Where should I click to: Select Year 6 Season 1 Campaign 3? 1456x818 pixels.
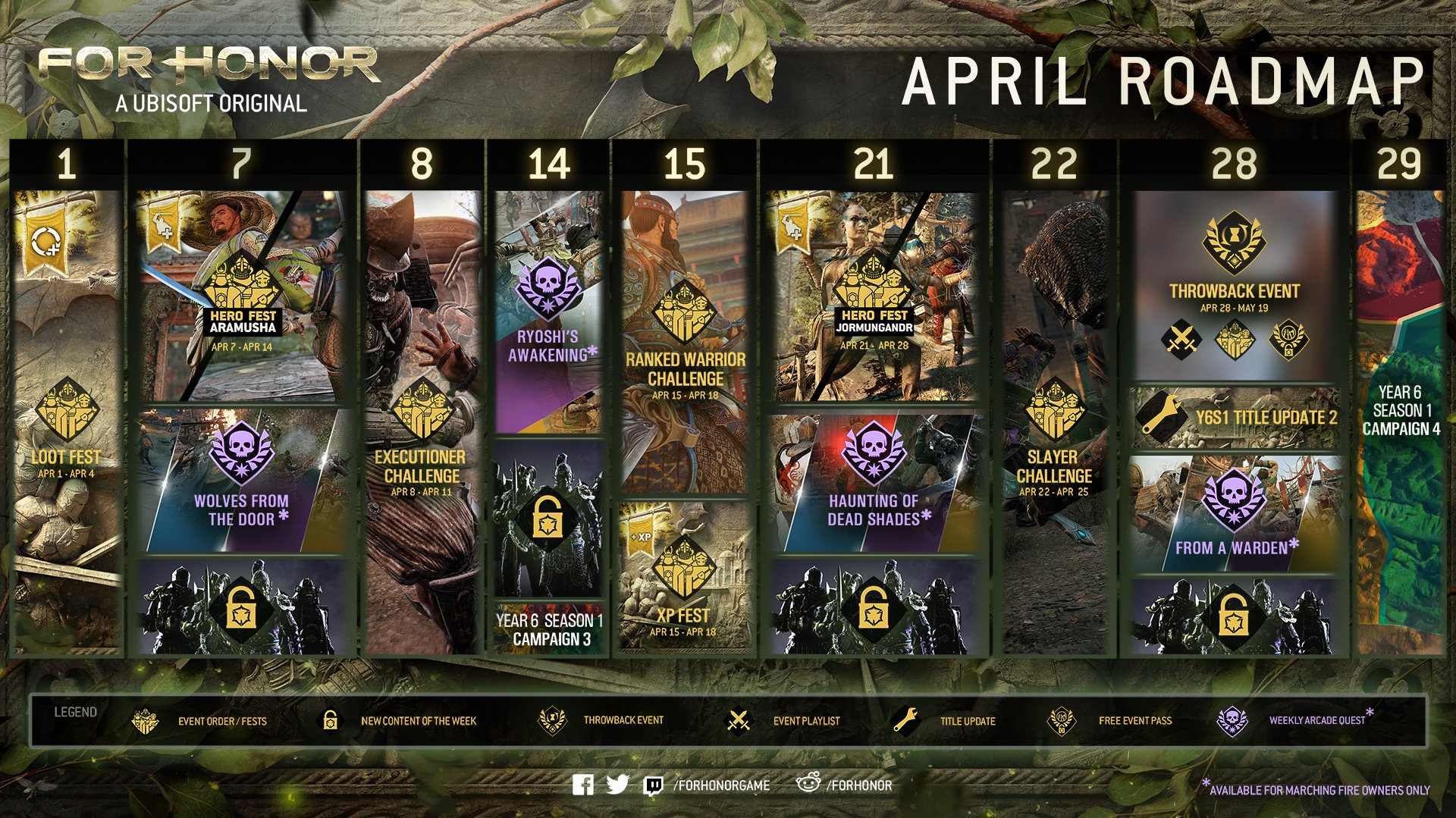[549, 630]
